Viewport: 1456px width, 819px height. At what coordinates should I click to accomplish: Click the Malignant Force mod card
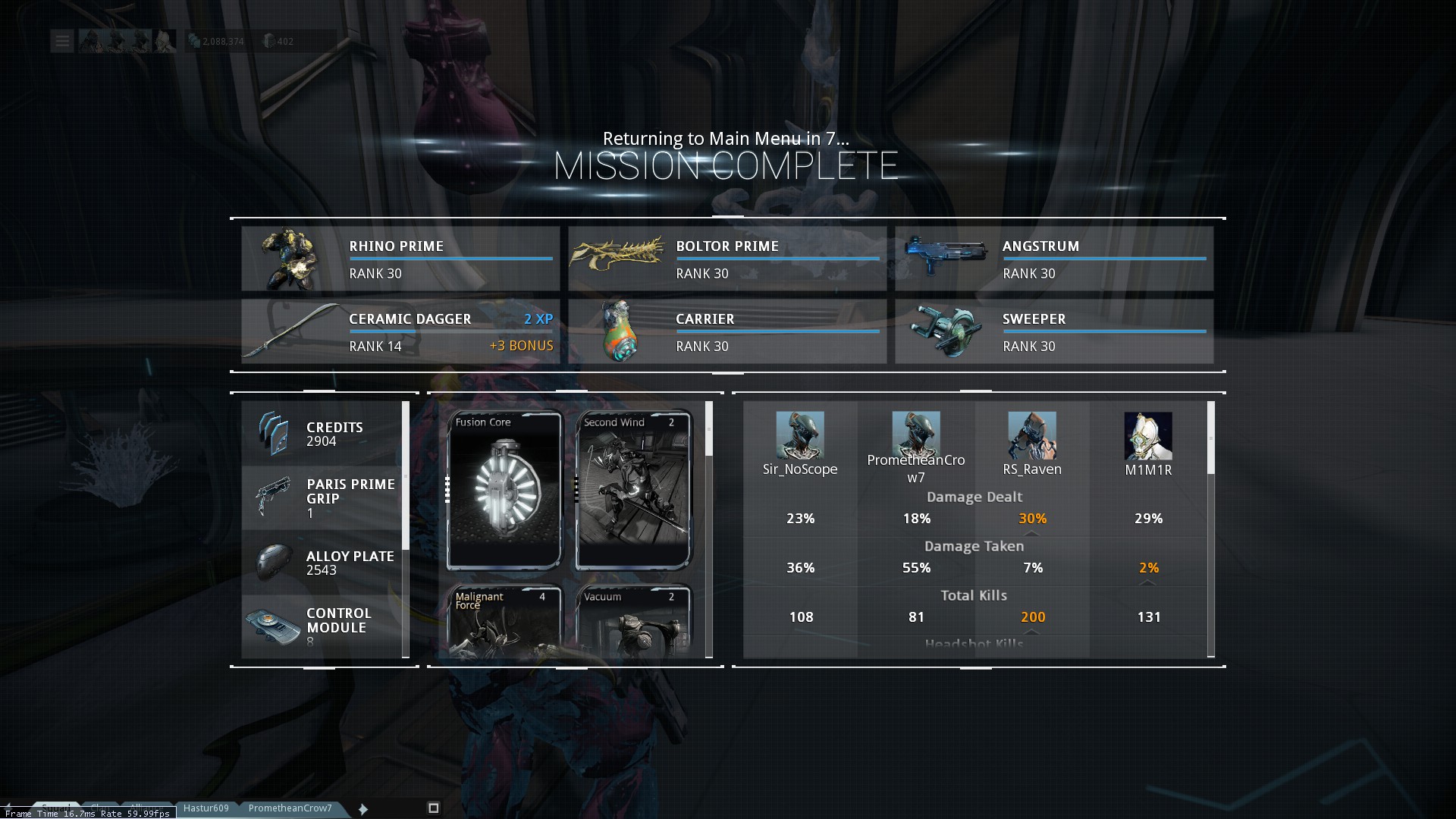click(x=504, y=622)
